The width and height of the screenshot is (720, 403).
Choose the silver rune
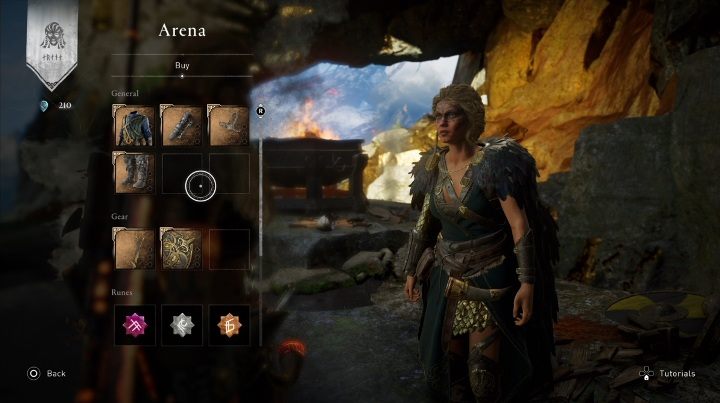(181, 325)
